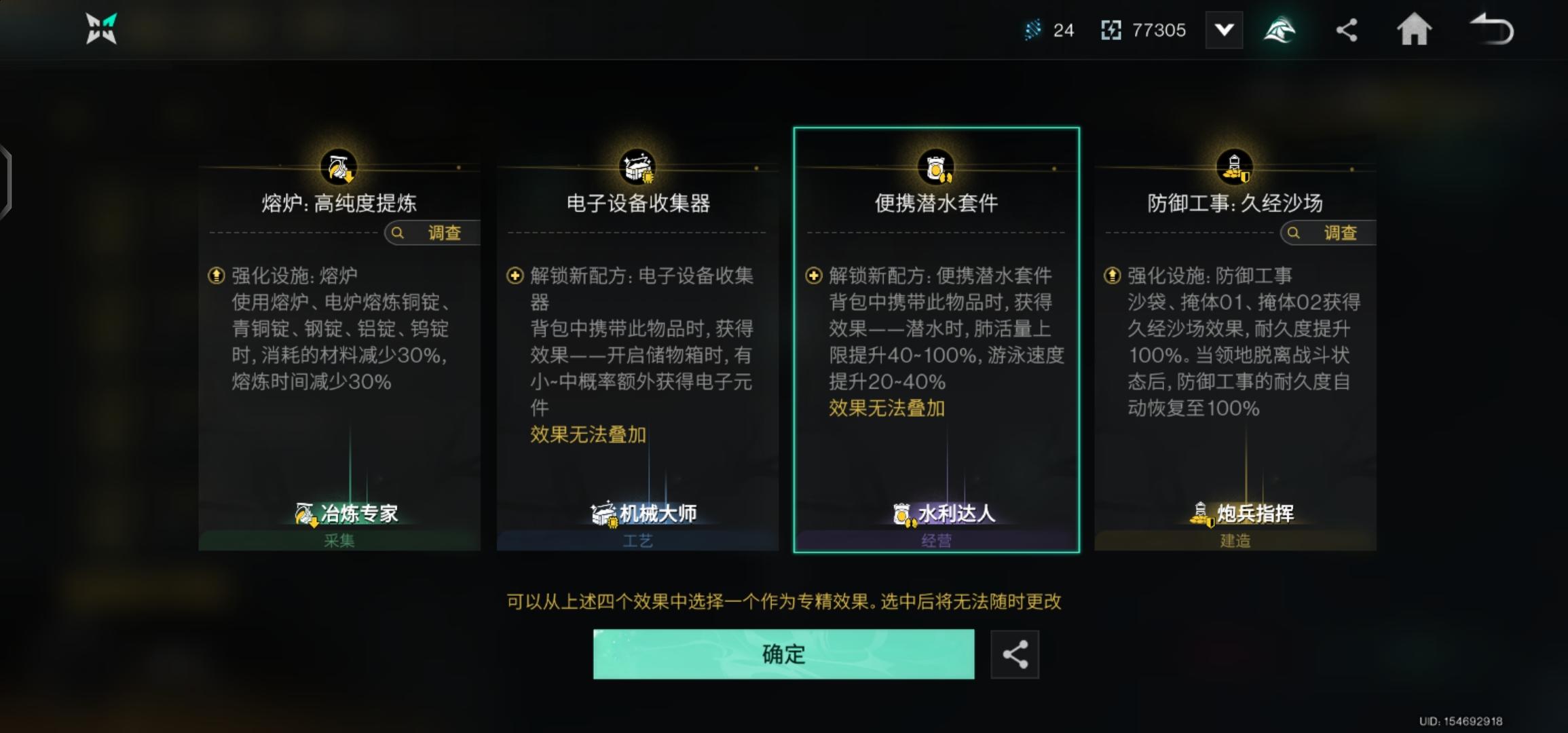The width and height of the screenshot is (1568, 733).
Task: Click the home icon in the top bar
Action: (x=1415, y=30)
